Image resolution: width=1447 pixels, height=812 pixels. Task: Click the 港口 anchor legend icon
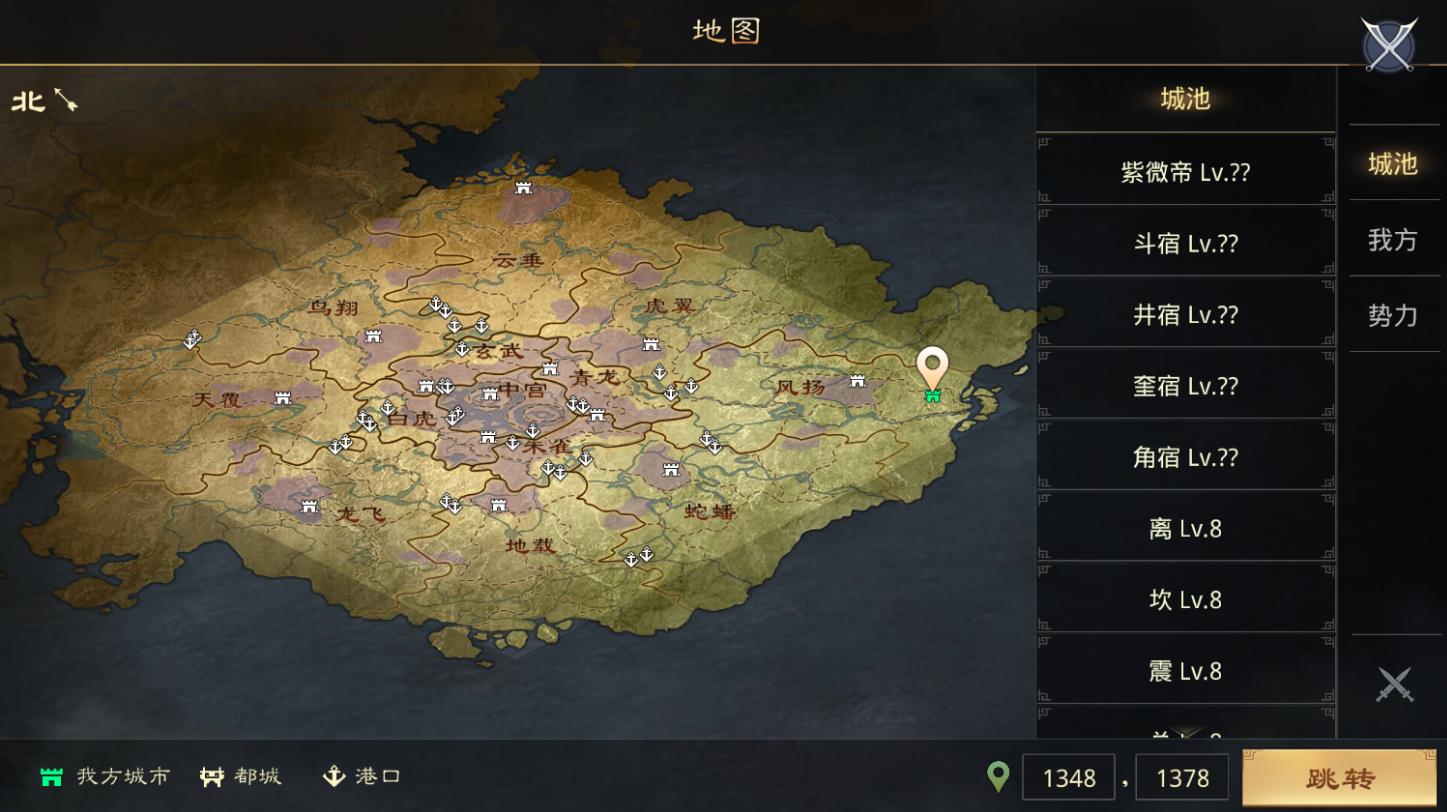(x=334, y=773)
